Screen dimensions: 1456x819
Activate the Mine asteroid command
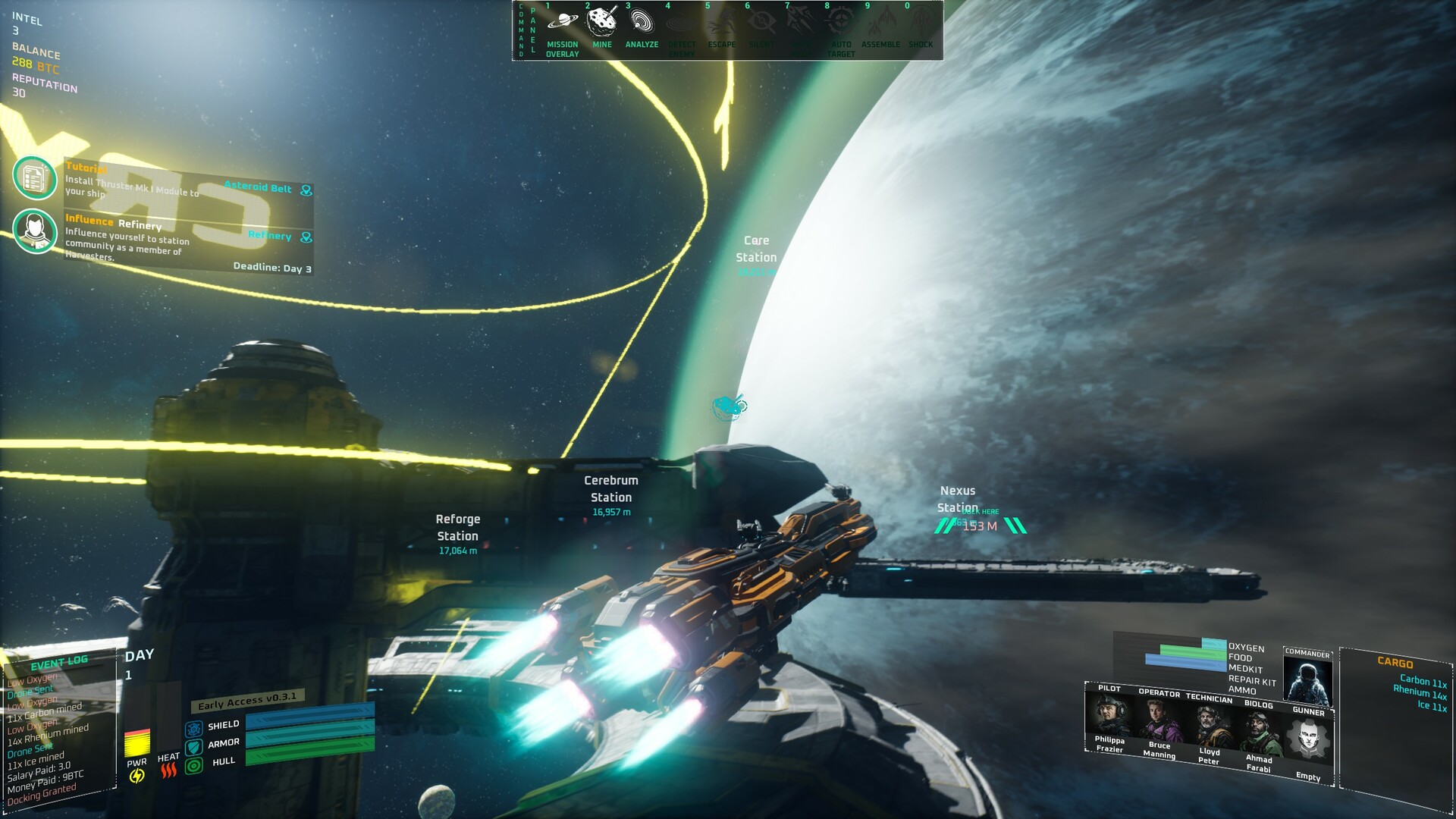(602, 22)
